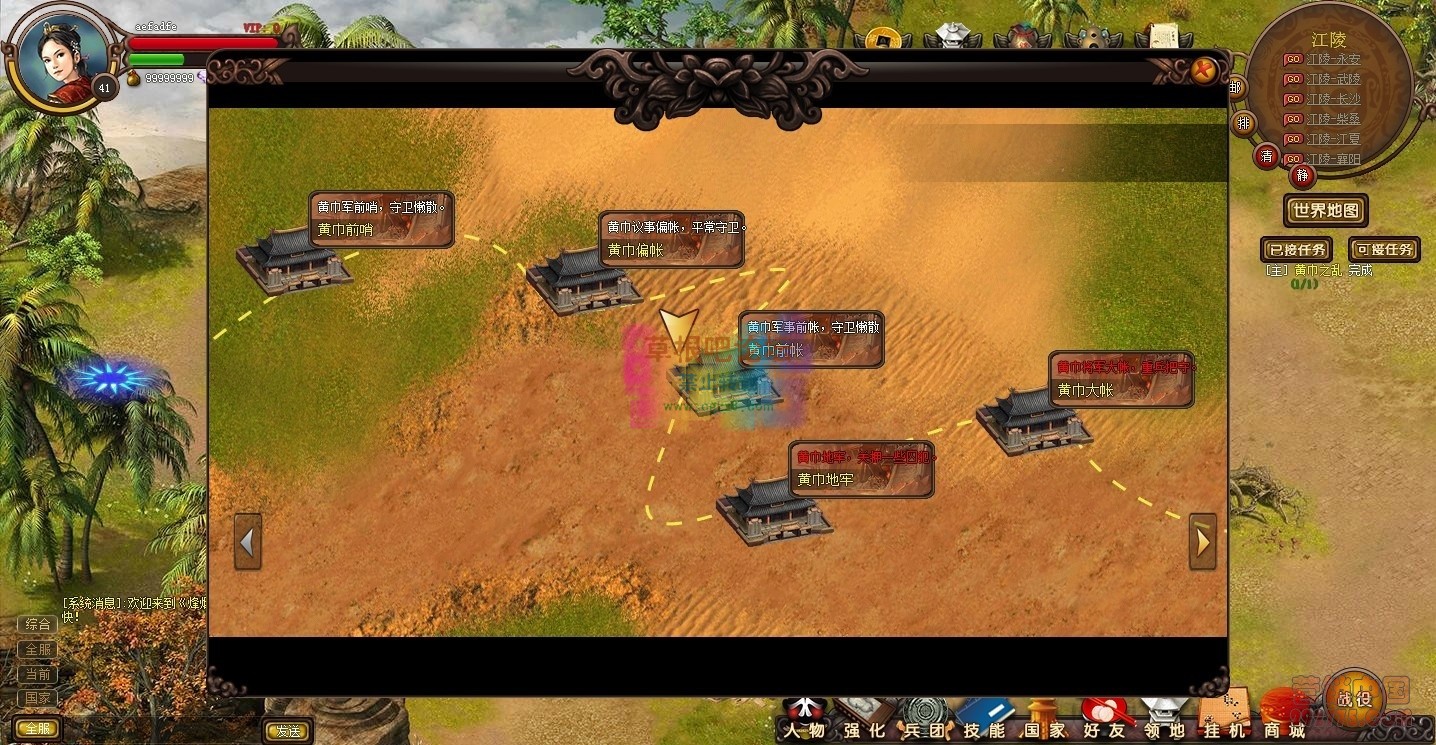Open the 全服 channel selector near send button
This screenshot has width=1436, height=745.
click(x=38, y=728)
